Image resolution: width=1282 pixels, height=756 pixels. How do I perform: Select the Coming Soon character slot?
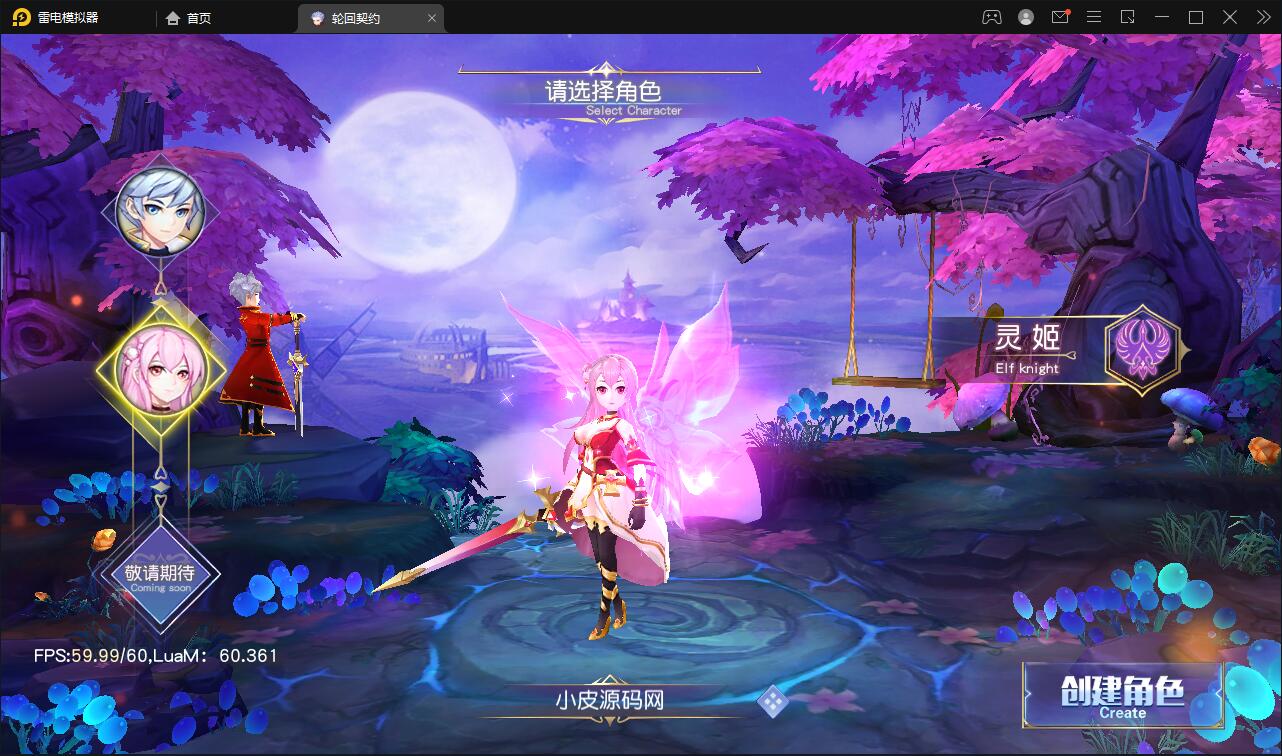pos(163,575)
